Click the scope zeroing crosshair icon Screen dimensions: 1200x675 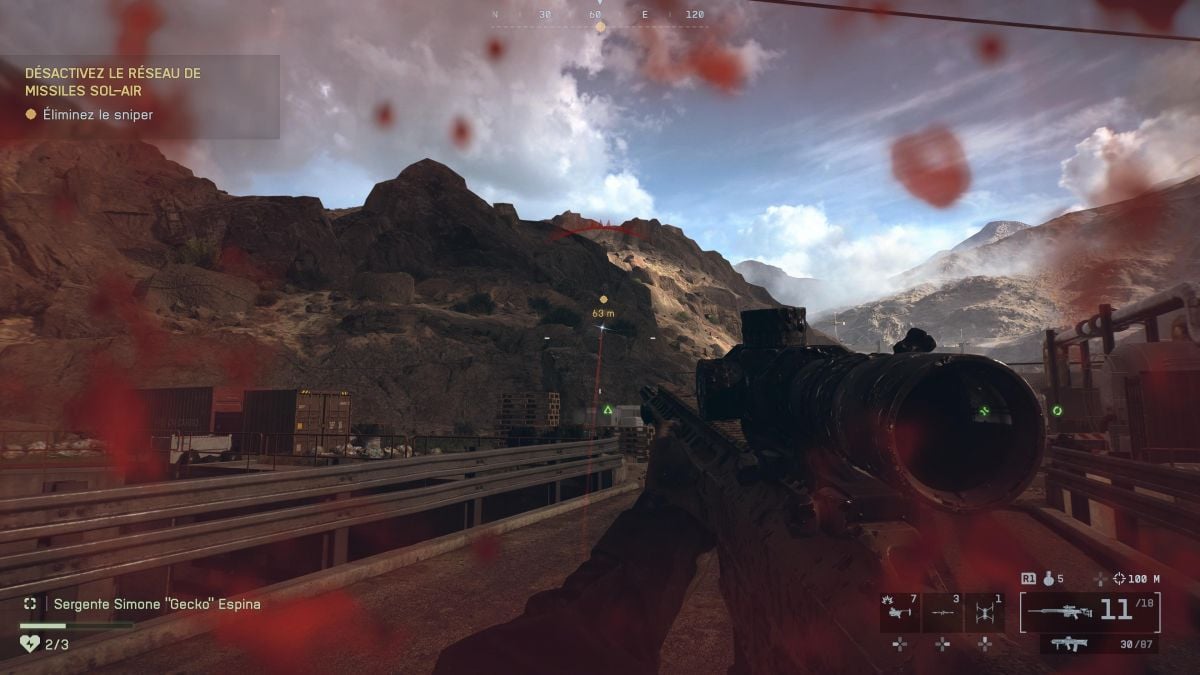click(x=1119, y=578)
